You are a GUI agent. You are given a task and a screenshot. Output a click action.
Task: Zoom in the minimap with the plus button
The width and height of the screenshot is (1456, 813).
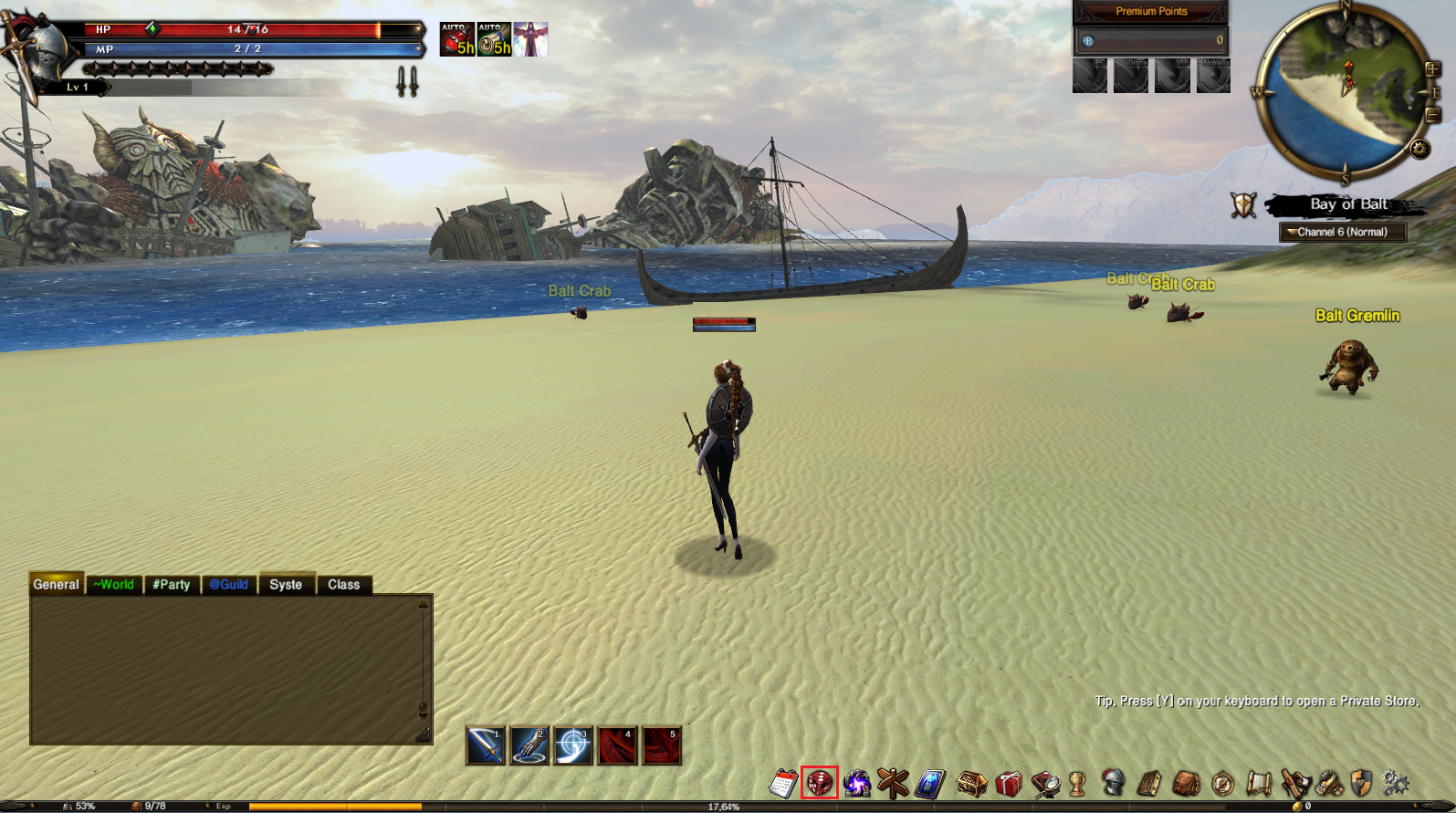pos(1432,69)
